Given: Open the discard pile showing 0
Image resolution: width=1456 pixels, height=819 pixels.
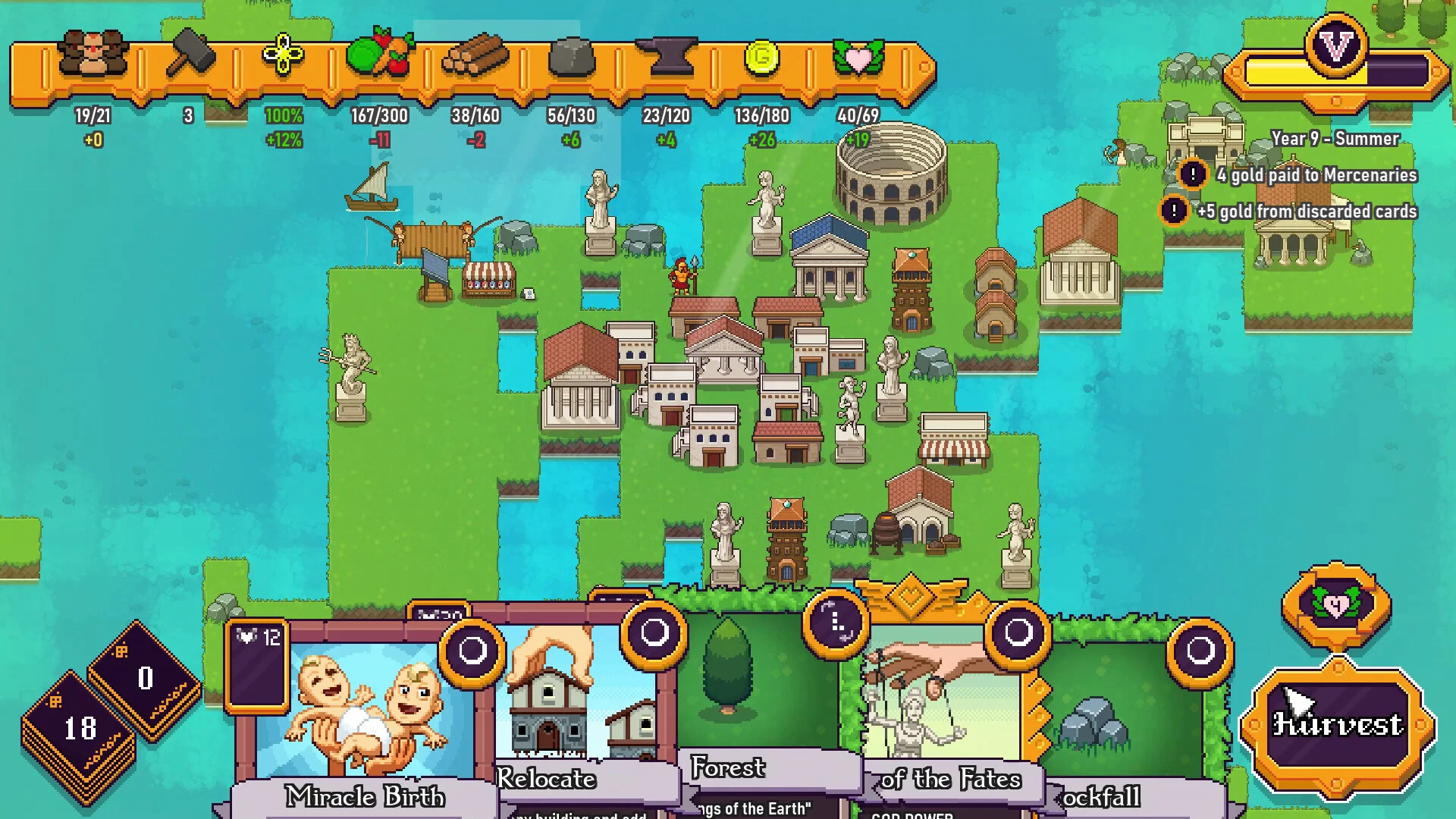Looking at the screenshot, I should pos(145,677).
